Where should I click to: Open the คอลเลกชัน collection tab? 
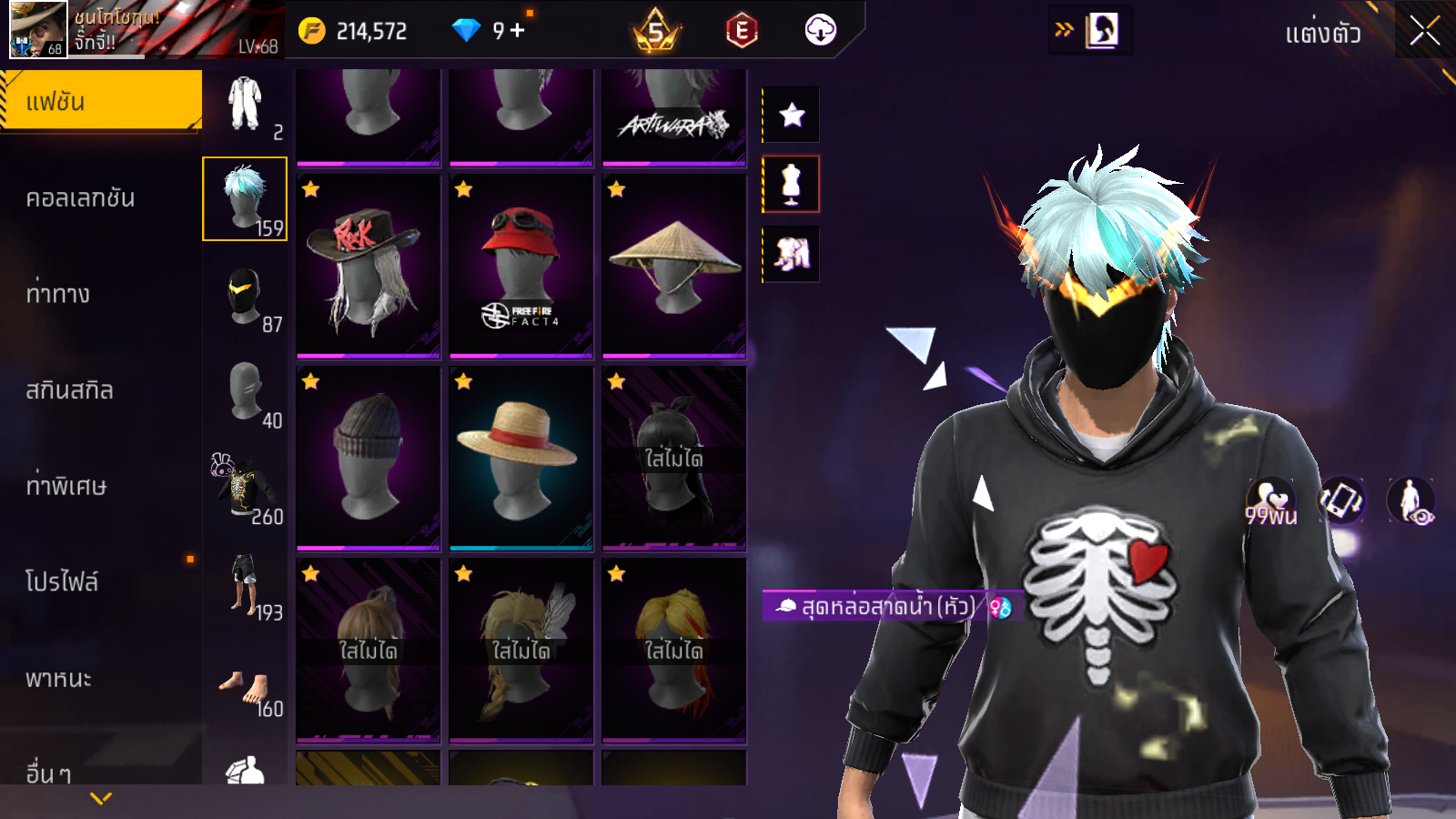click(81, 198)
